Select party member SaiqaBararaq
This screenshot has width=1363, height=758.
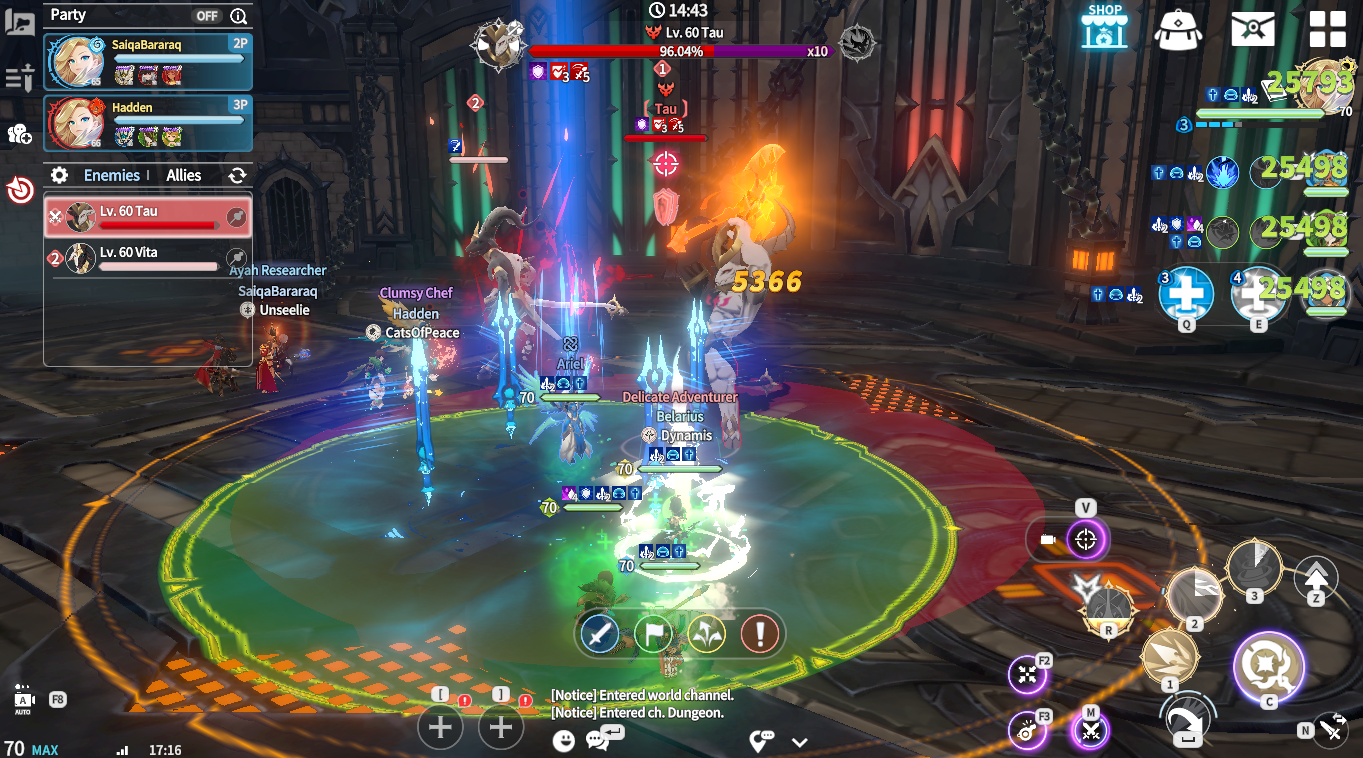tap(148, 61)
